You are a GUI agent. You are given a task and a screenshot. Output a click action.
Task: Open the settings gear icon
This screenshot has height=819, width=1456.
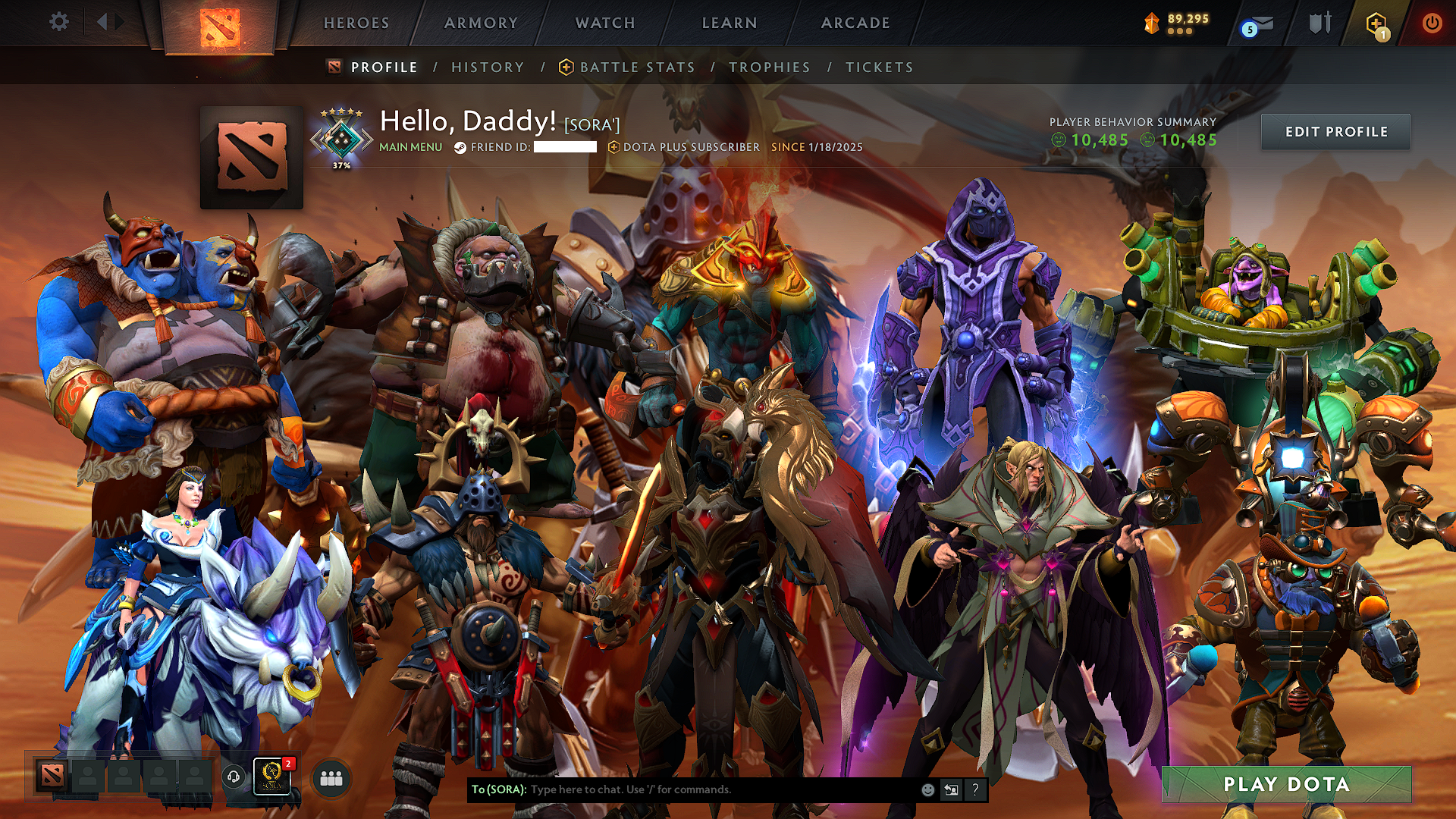point(60,22)
